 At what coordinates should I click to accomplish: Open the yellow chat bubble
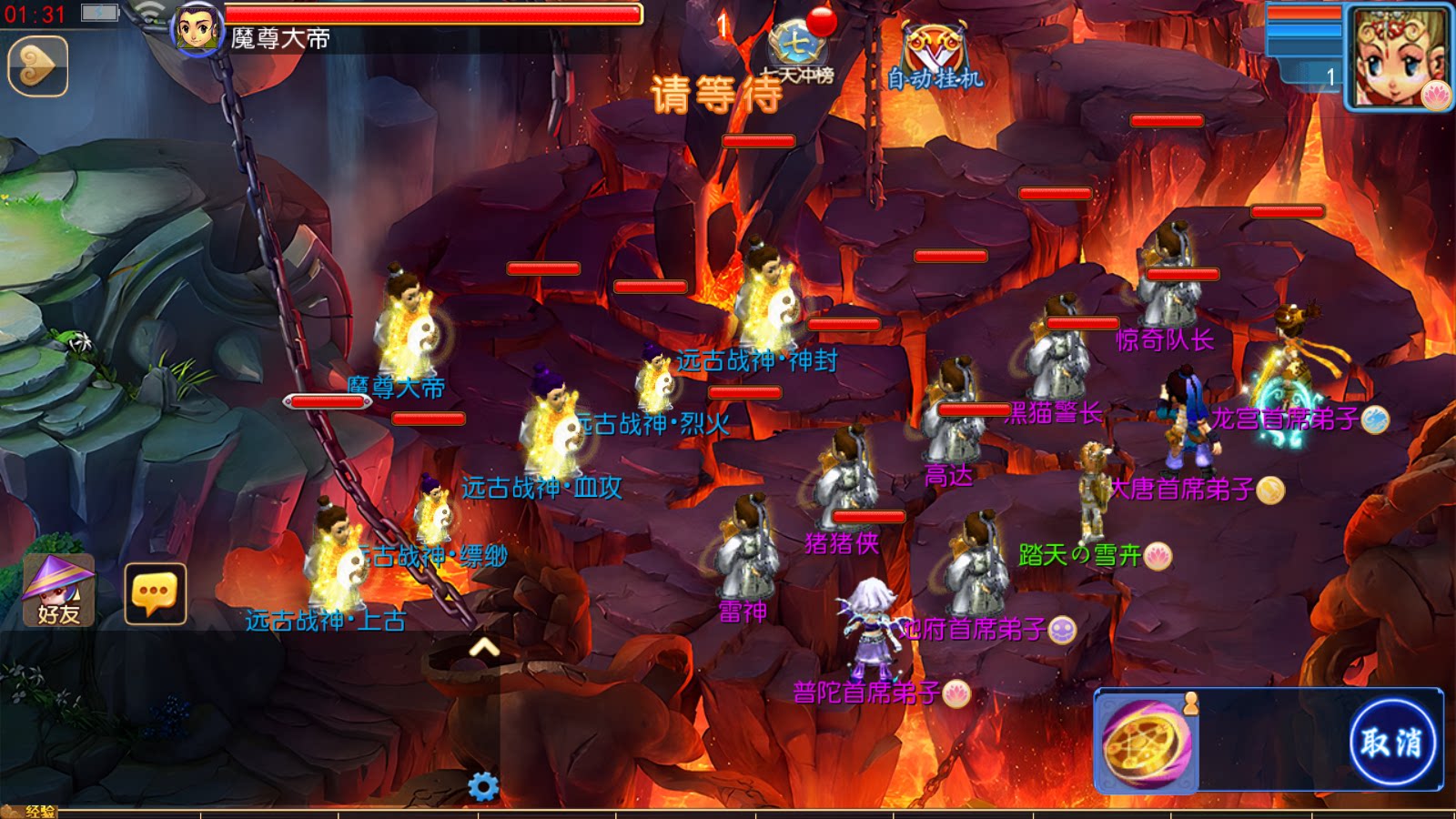pos(155,593)
